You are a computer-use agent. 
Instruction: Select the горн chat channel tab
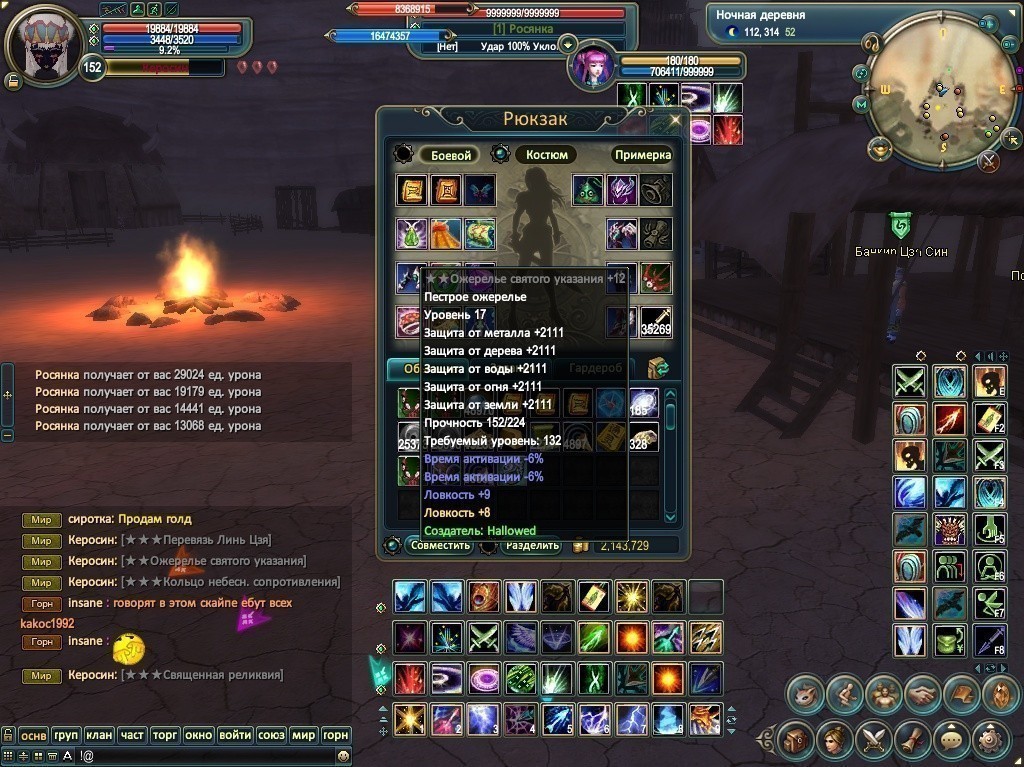(x=336, y=735)
